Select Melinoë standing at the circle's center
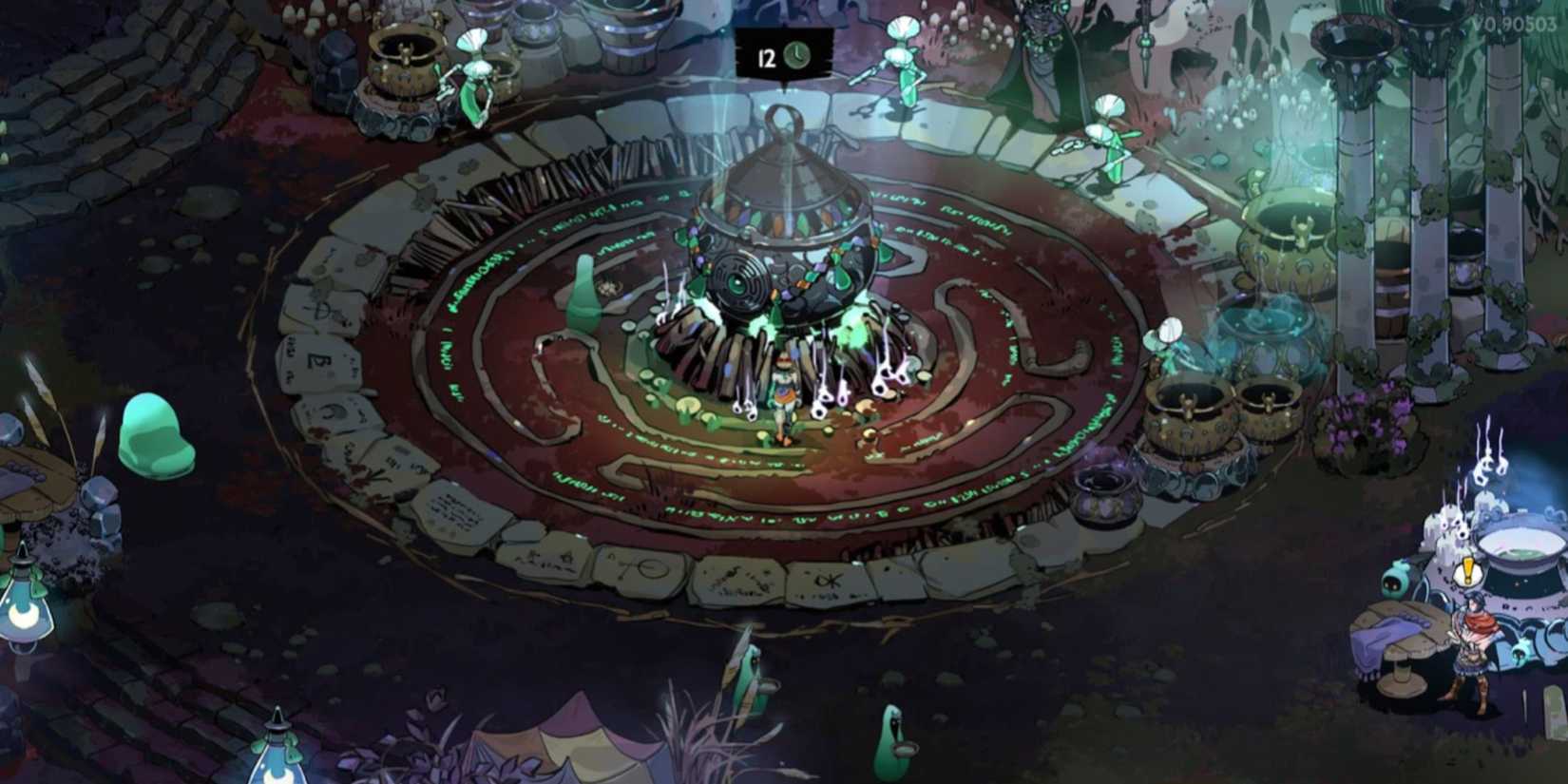This screenshot has height=784, width=1568. pos(781,399)
